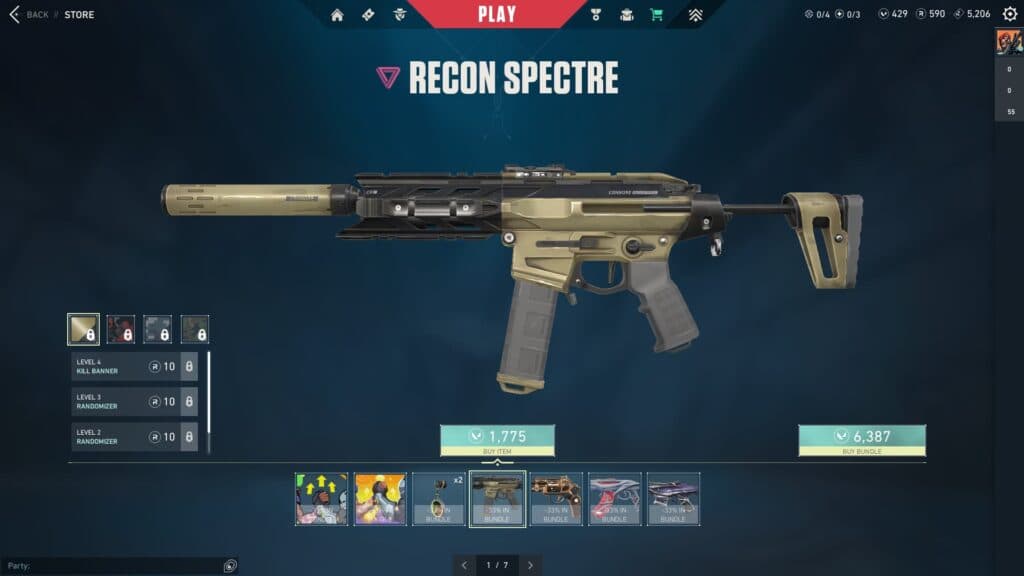This screenshot has height=576, width=1024.
Task: View the gold revolver bundle item
Action: tap(556, 499)
